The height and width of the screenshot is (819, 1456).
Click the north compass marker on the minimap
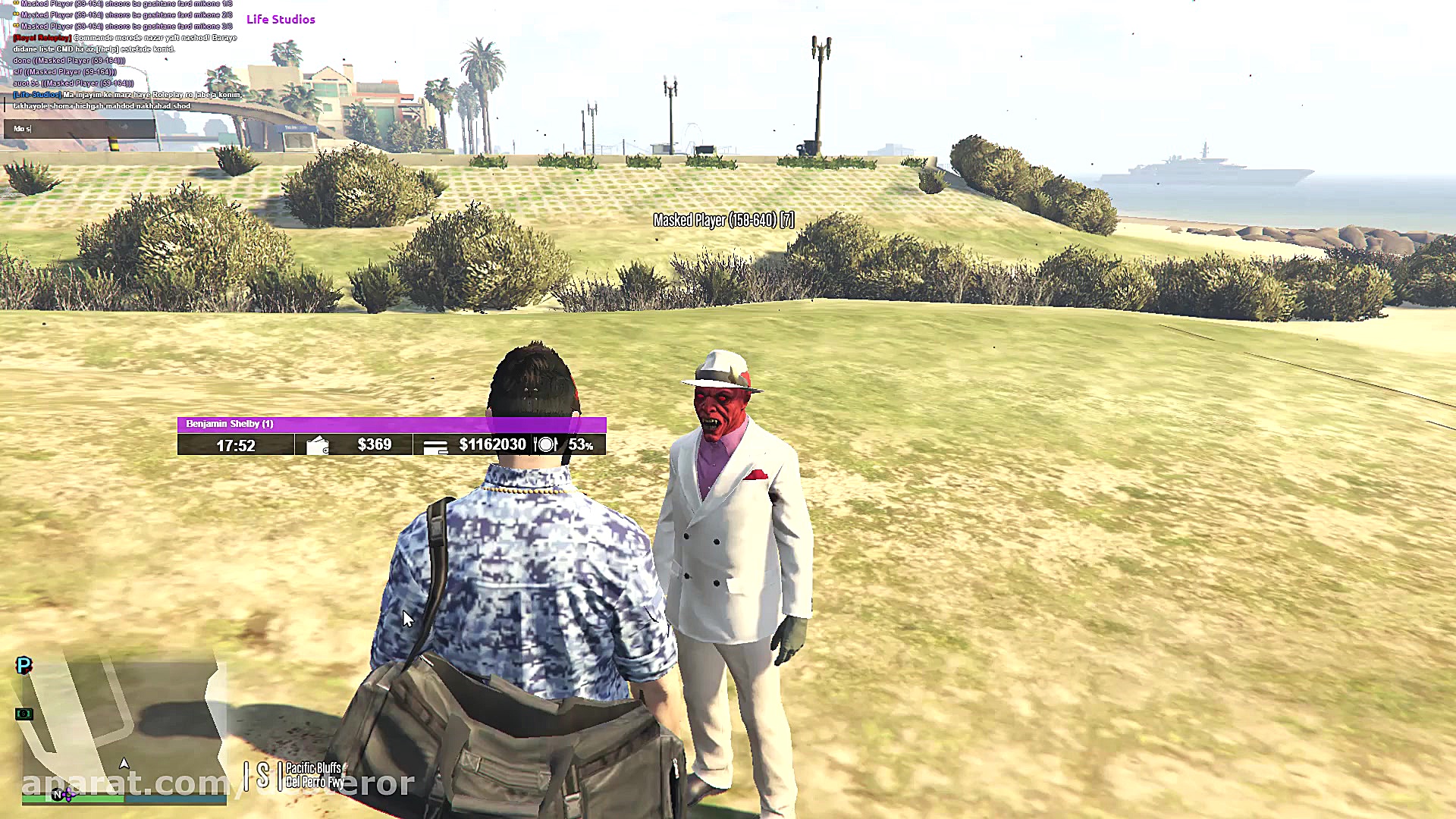click(x=57, y=794)
